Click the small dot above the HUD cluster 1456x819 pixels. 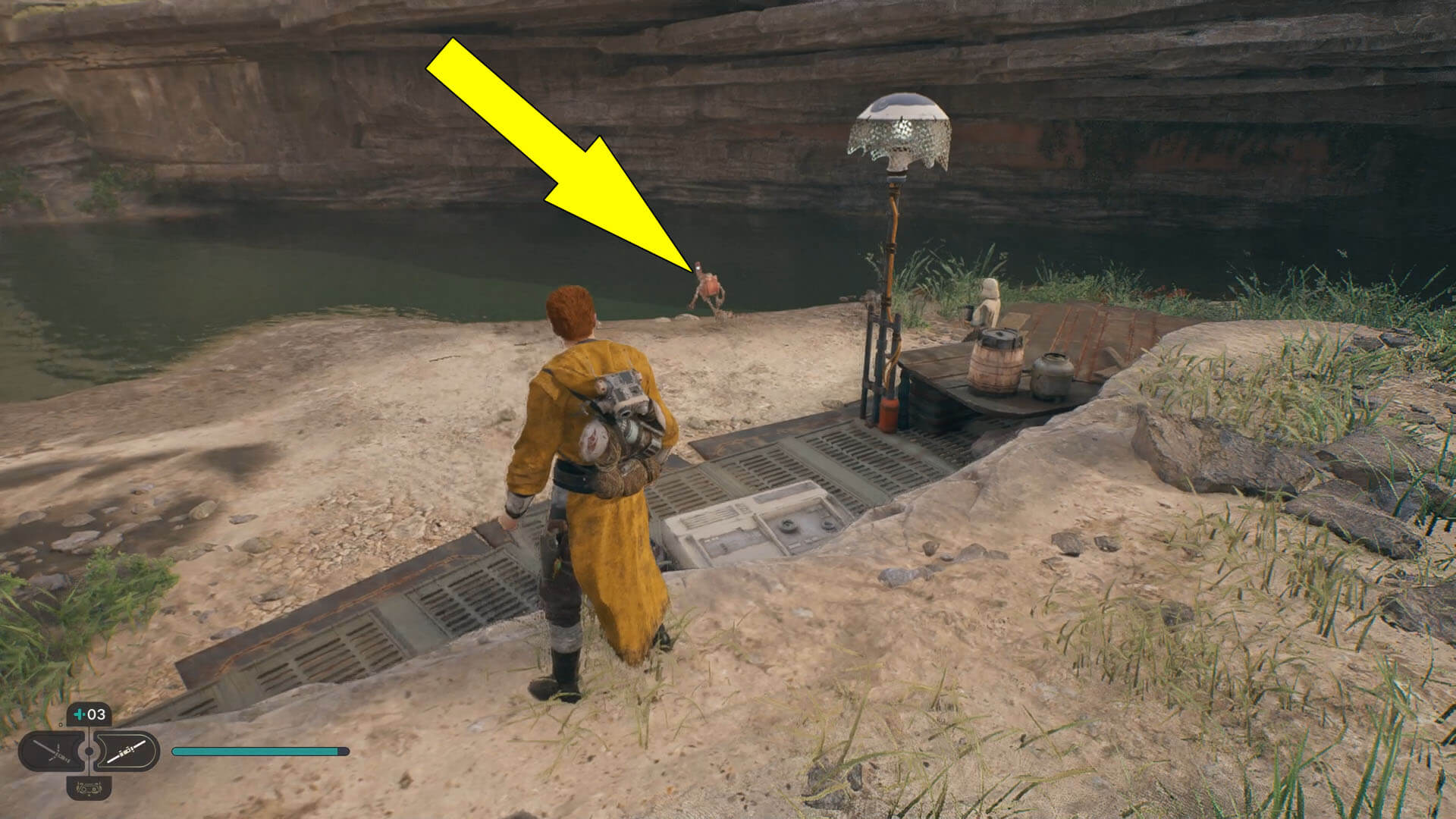60,724
